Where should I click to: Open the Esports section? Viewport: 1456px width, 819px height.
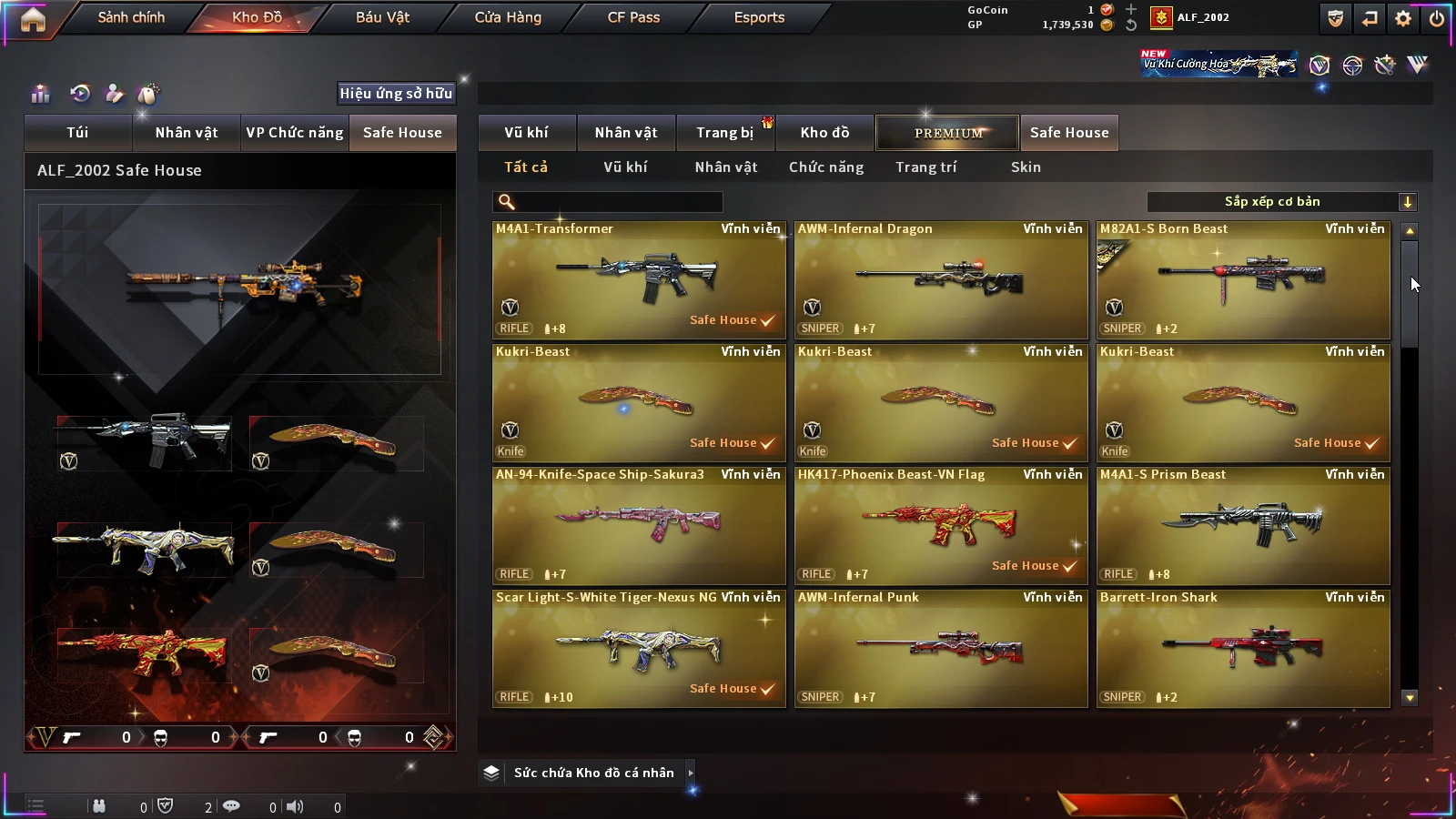(759, 17)
